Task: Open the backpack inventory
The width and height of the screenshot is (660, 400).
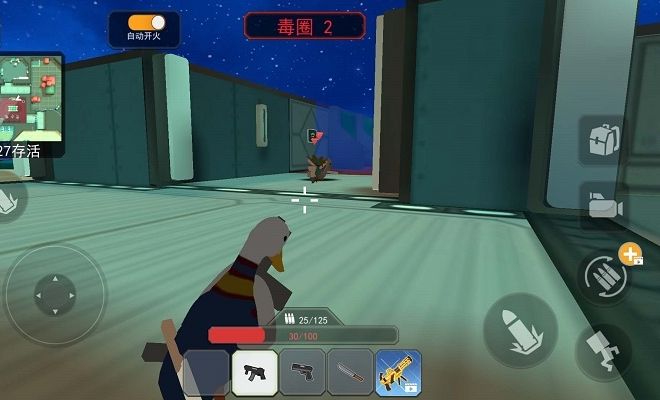Action: tap(602, 139)
